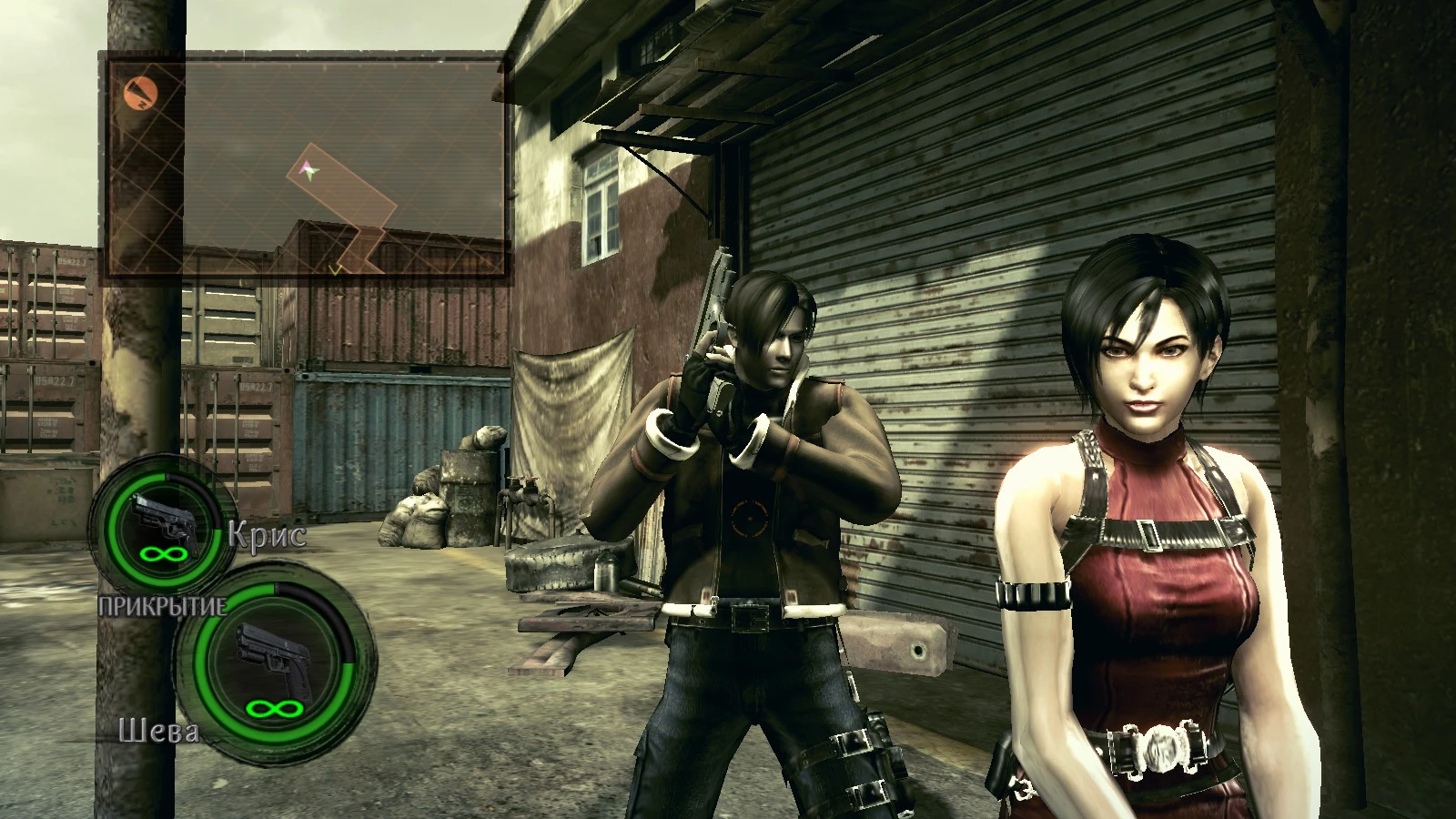This screenshot has width=1456, height=819.
Task: Click the yellow objective arrow below the minimap
Action: tap(334, 269)
